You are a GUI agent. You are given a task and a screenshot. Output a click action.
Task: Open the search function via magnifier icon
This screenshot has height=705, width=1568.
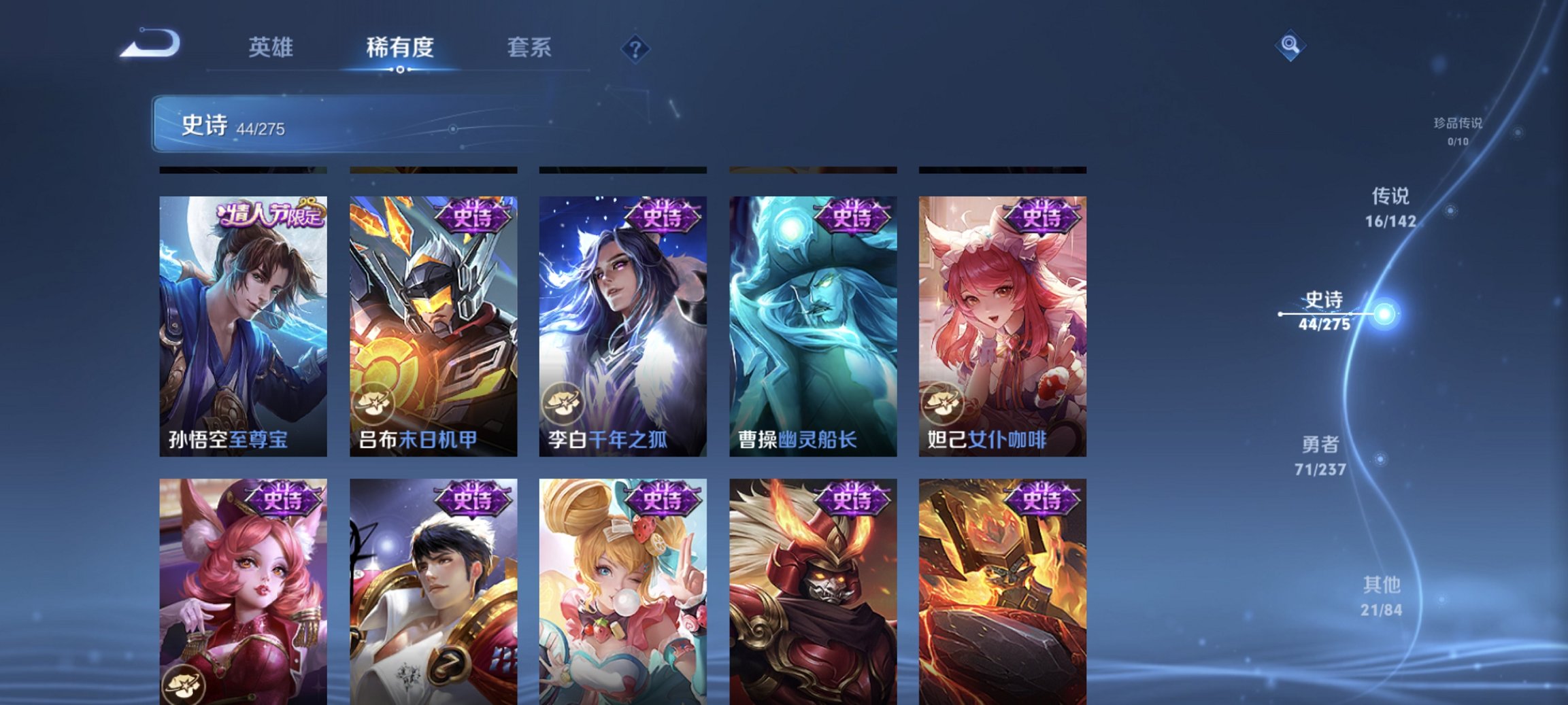[1289, 48]
